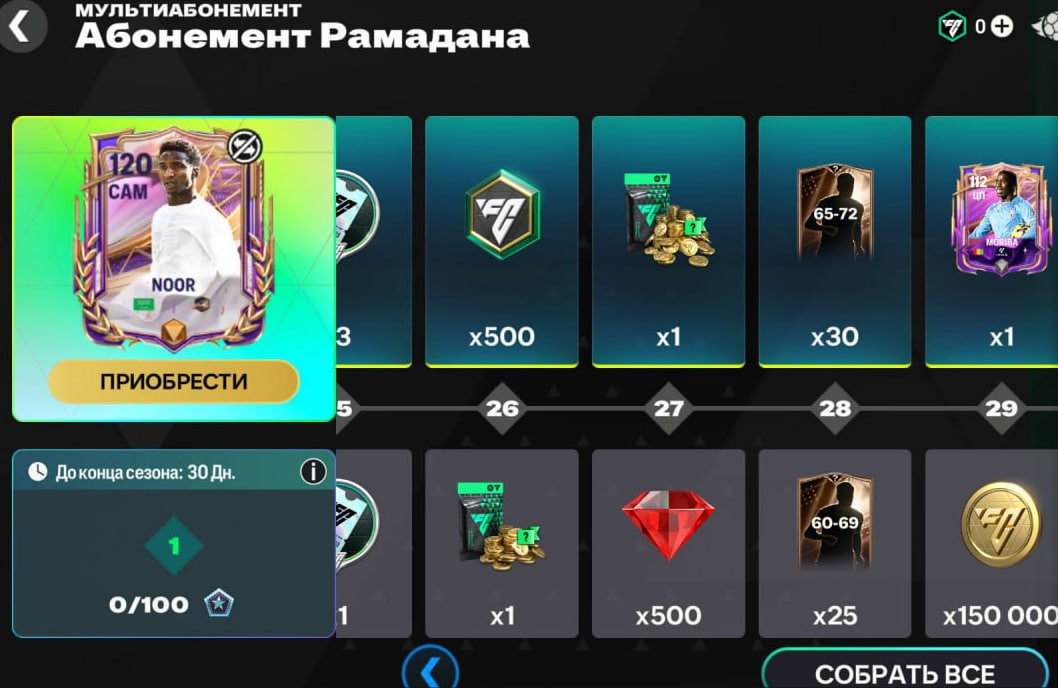Select the free coin pack reward x1

click(x=501, y=542)
